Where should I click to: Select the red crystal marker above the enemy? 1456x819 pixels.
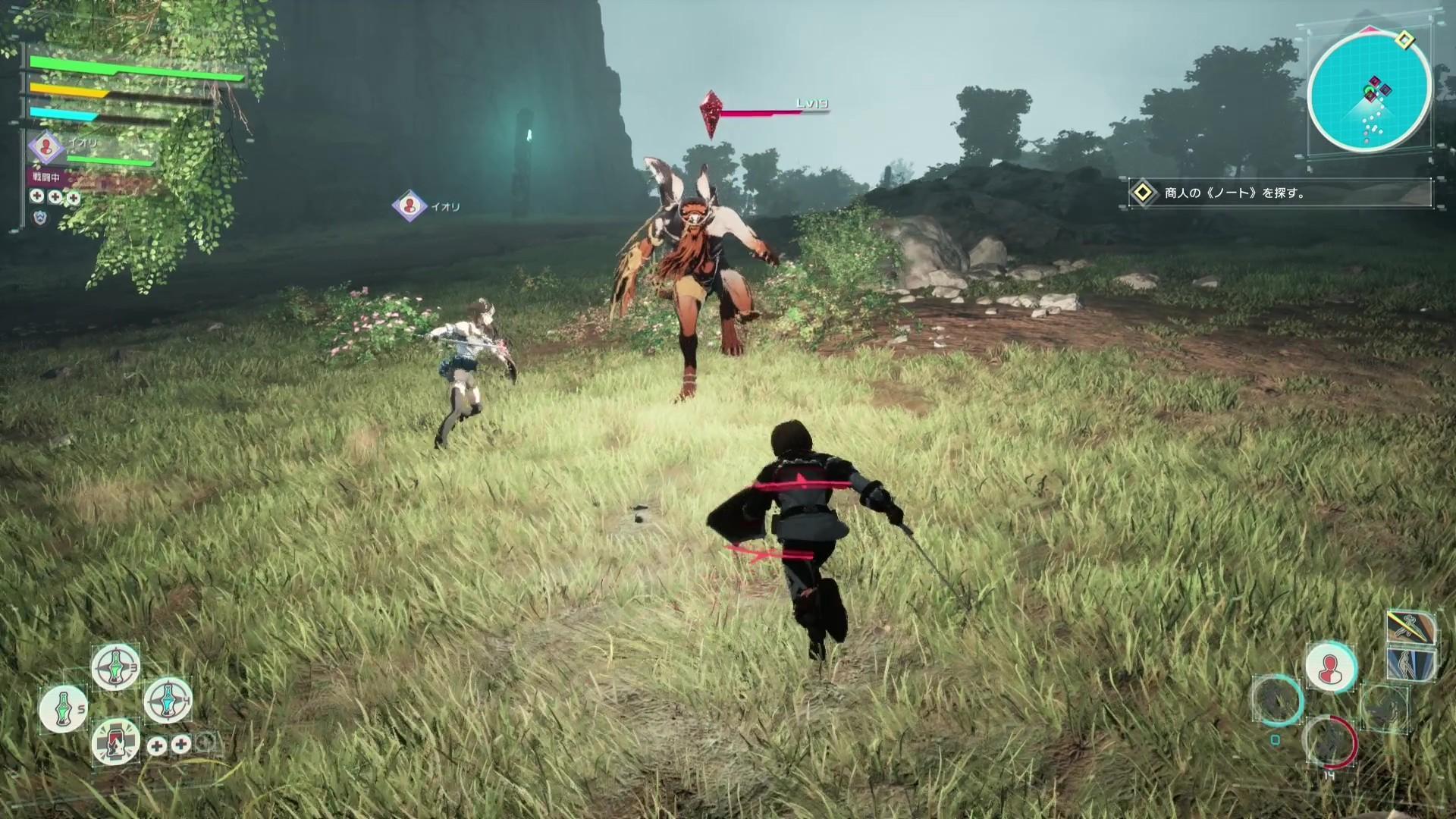point(711,114)
